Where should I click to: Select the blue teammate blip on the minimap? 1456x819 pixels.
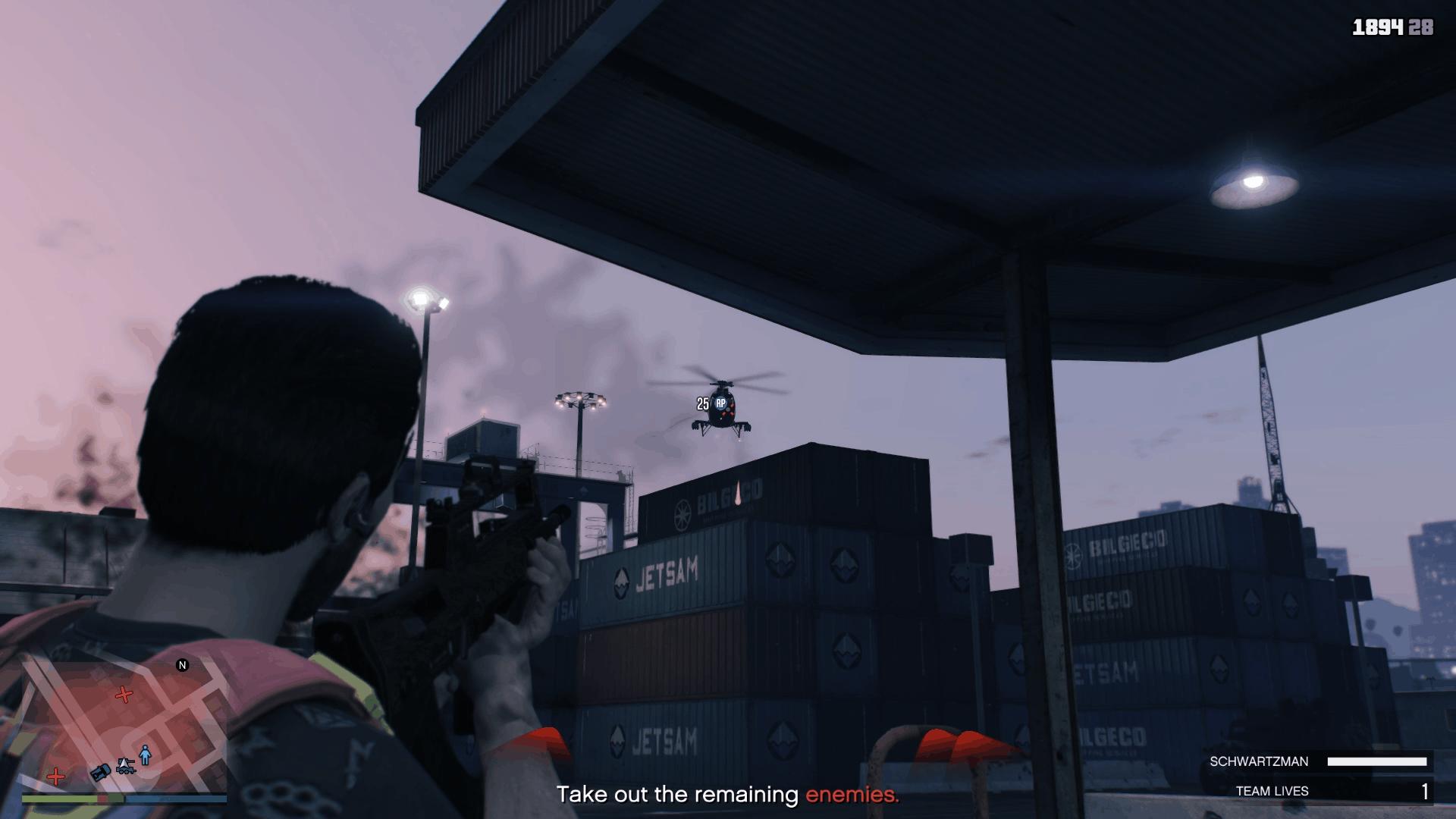click(145, 755)
